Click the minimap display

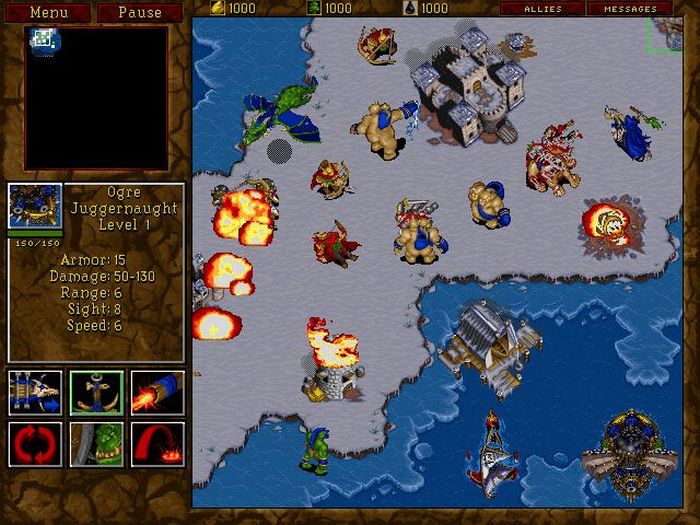point(97,97)
